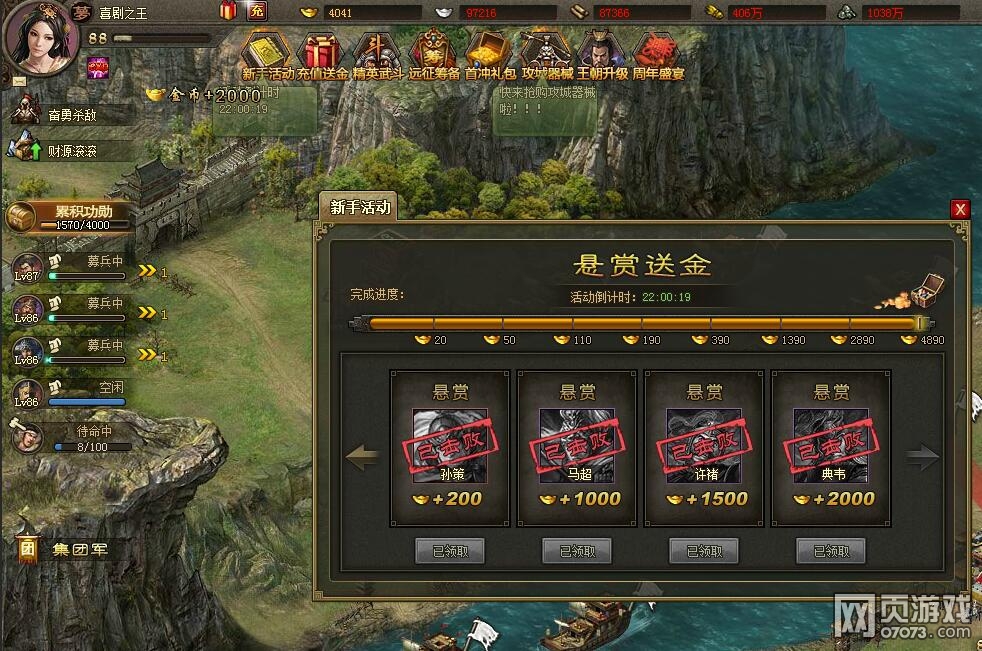Show previous bounties with the left arrow
The image size is (982, 651).
click(362, 458)
